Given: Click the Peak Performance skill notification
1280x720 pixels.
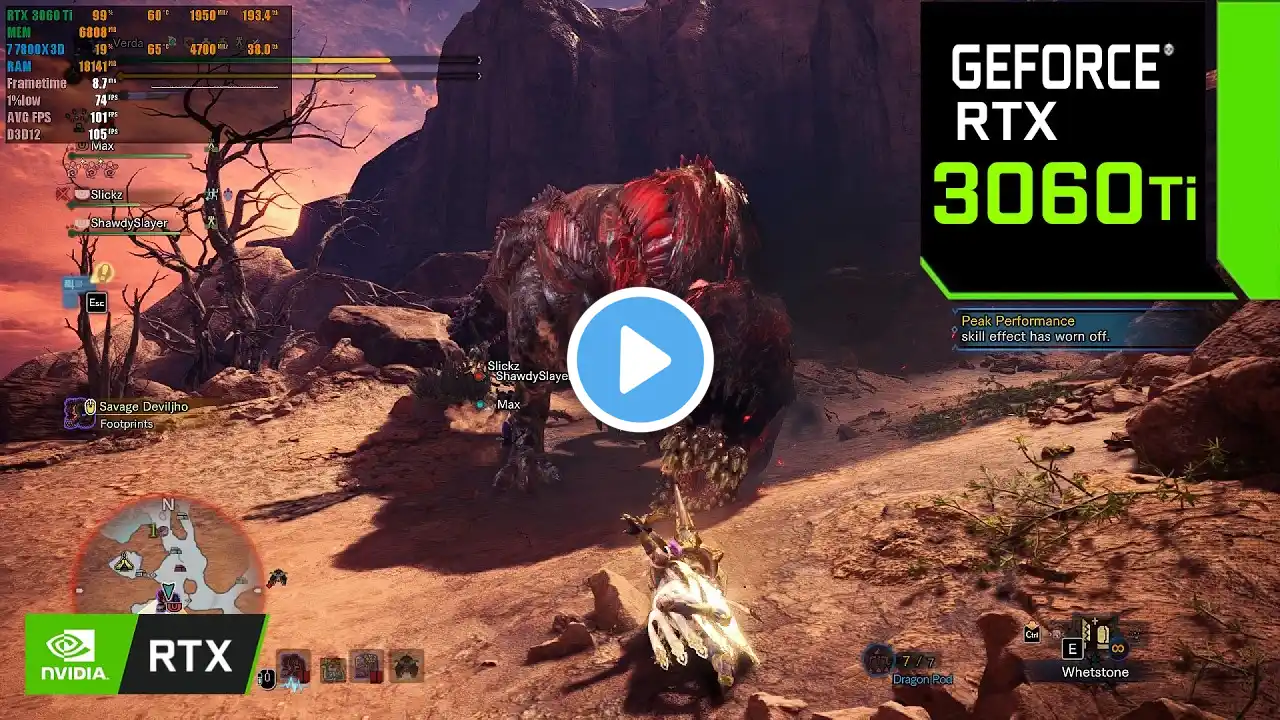Looking at the screenshot, I should pyautogui.click(x=1035, y=328).
